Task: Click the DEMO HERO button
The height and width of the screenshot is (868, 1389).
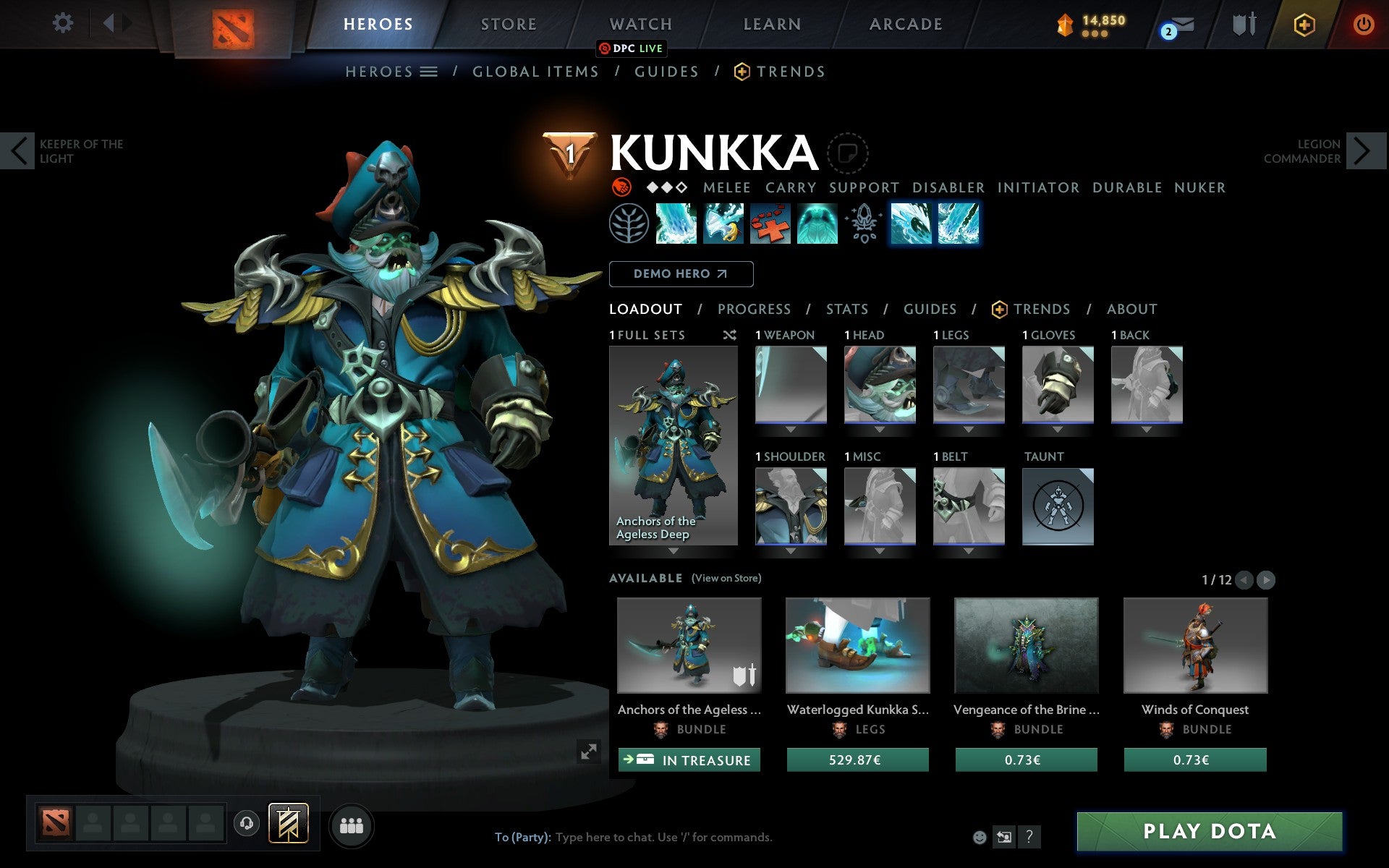Action: point(681,274)
